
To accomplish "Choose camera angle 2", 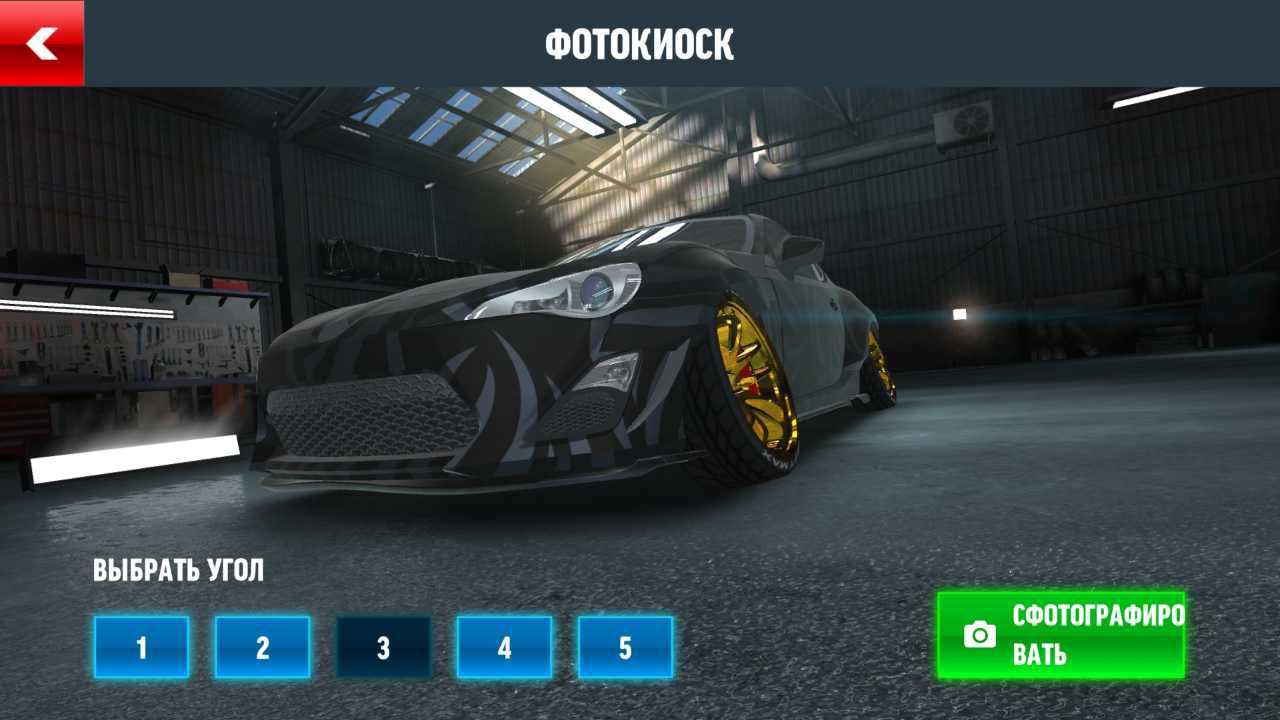I will point(262,647).
